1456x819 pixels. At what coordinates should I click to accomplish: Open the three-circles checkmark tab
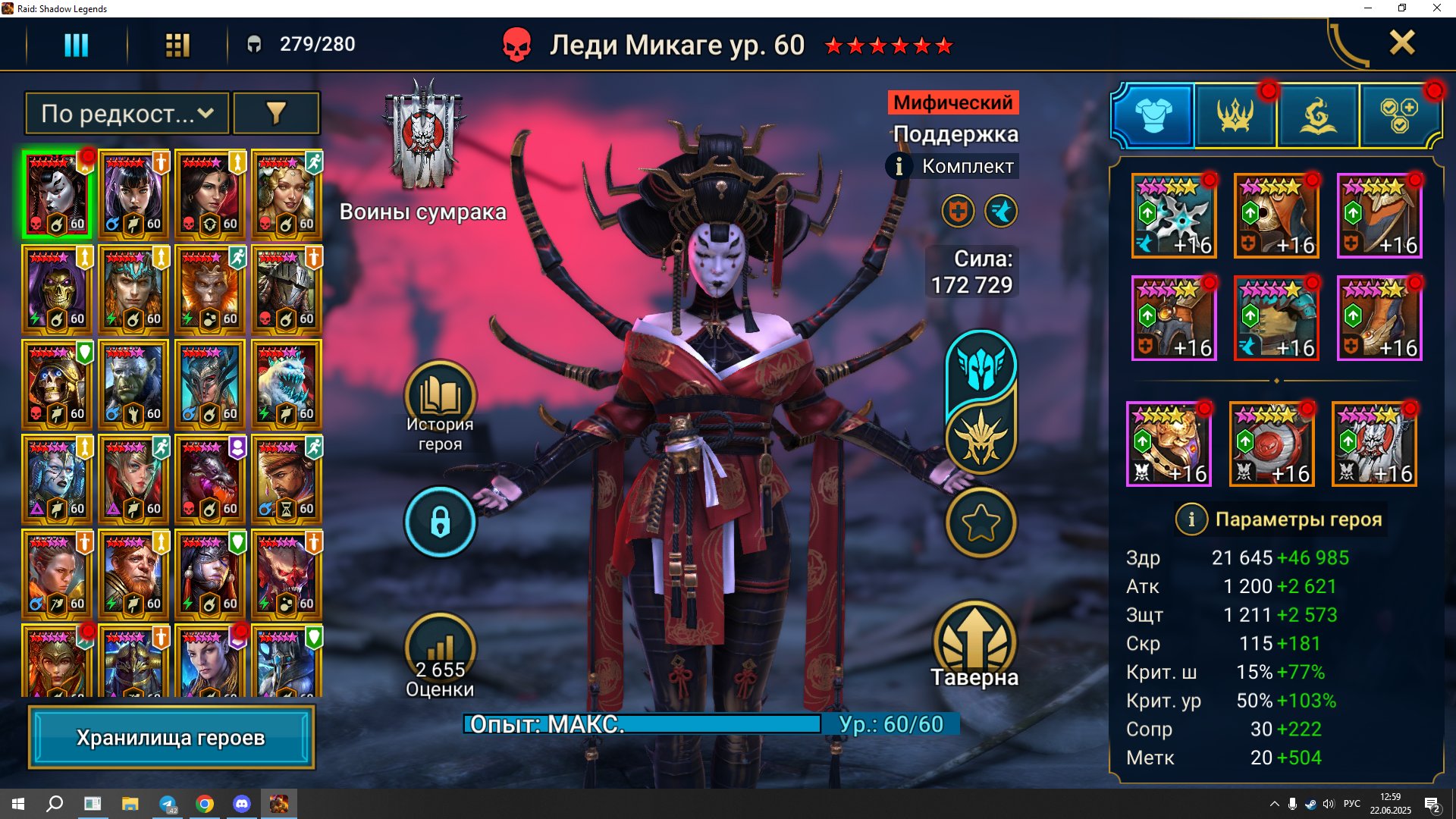pyautogui.click(x=1399, y=116)
